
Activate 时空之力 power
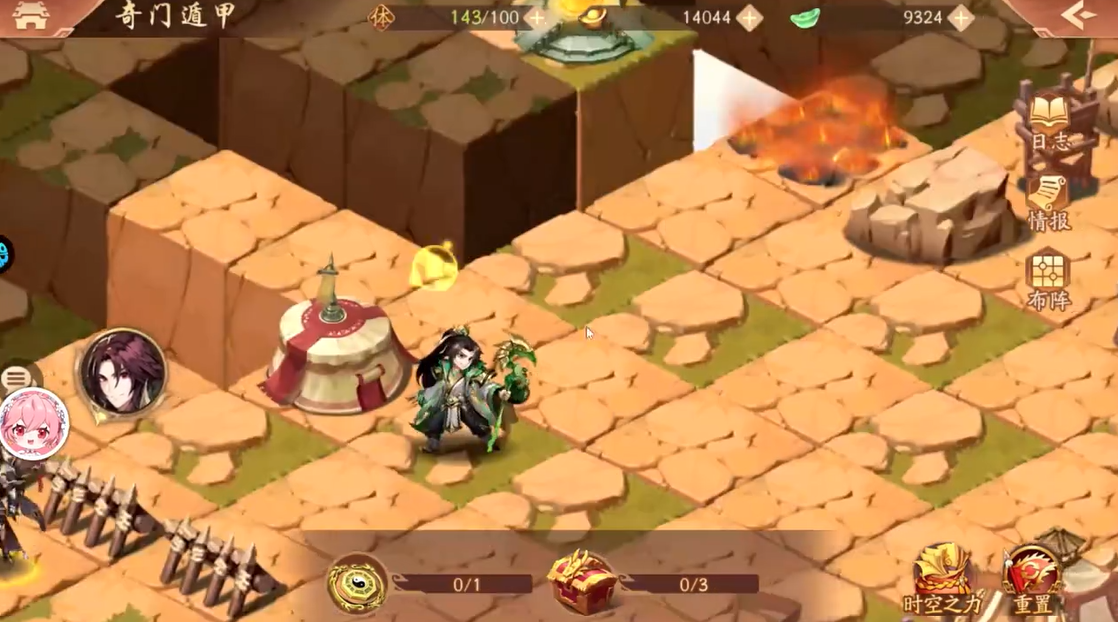pyautogui.click(x=942, y=580)
